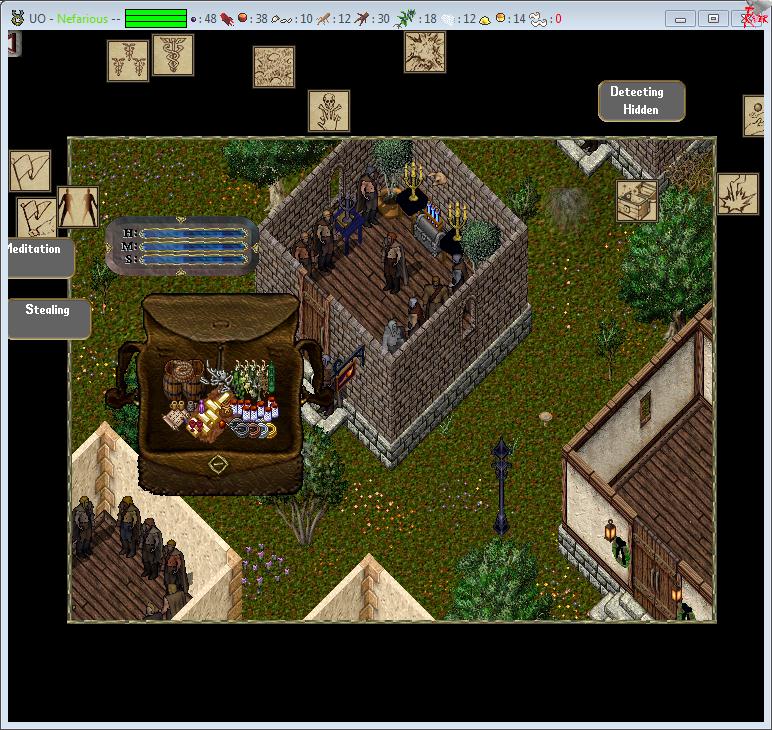Activate the Detecting Hidden skill button
772x730 pixels.
641,101
